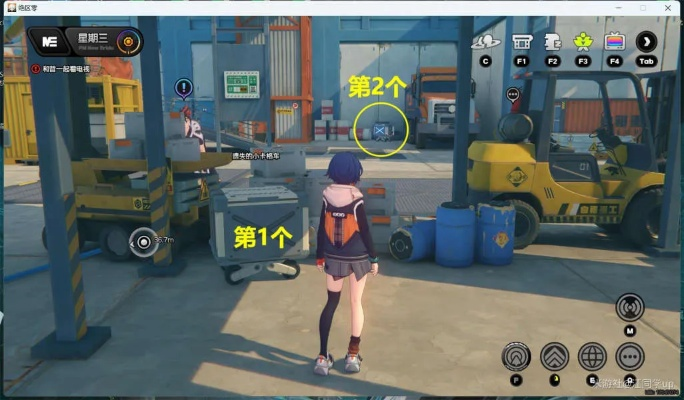Image resolution: width=684 pixels, height=400 pixels.
Task: Open the witch hat and planet icon
Action: 486,42
